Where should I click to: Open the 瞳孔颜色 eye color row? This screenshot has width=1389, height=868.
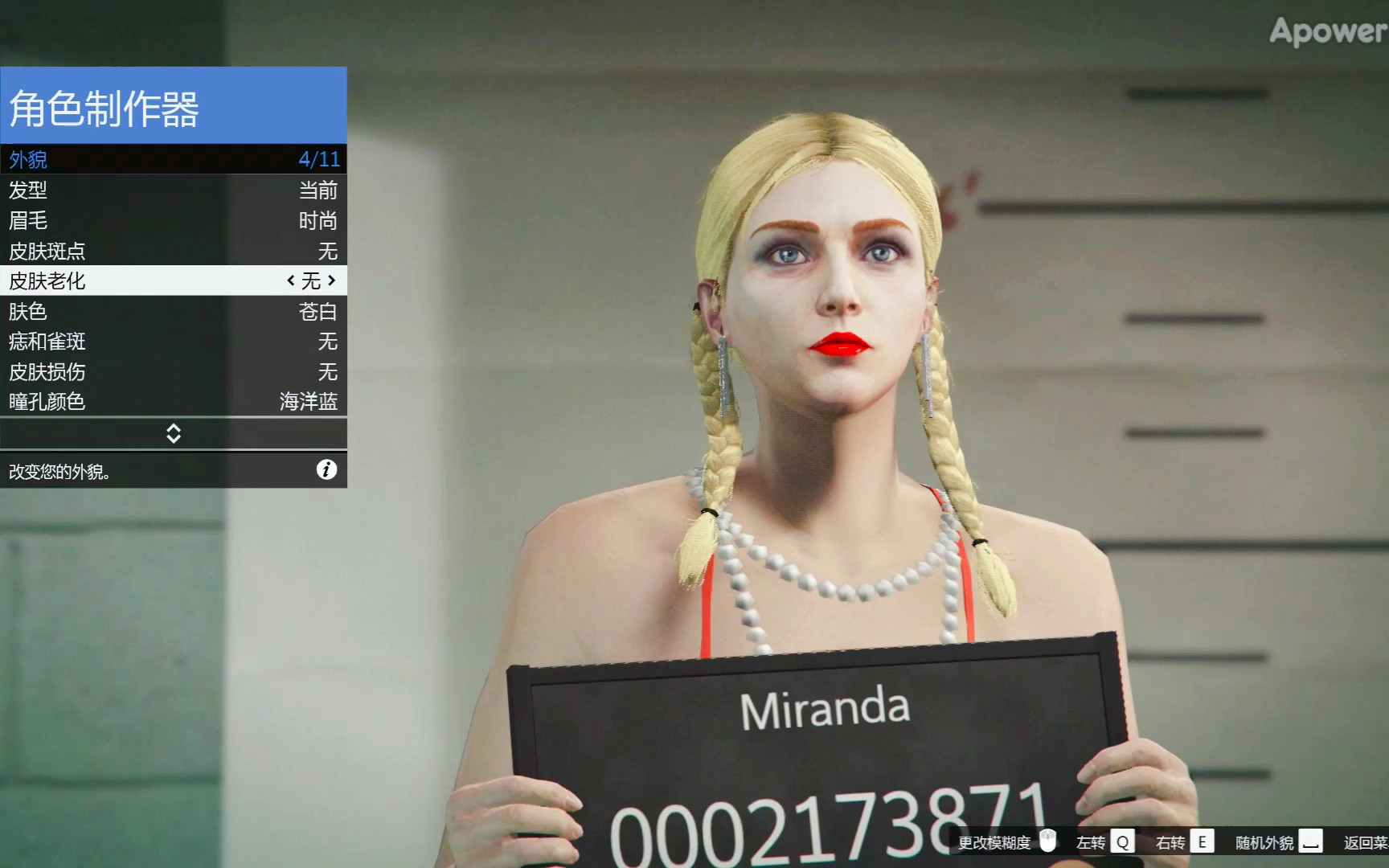173,401
